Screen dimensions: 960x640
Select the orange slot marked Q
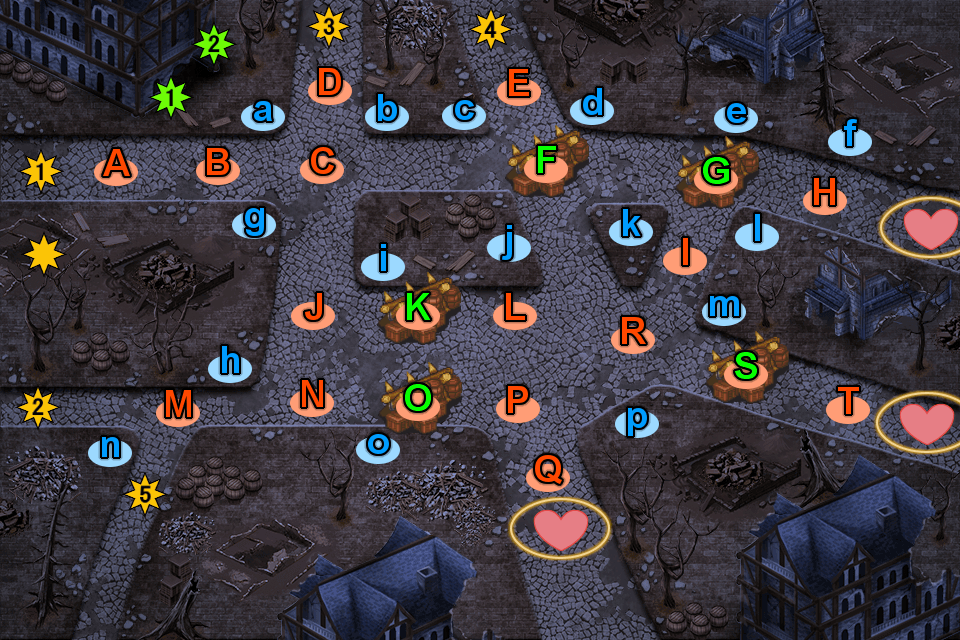[547, 471]
